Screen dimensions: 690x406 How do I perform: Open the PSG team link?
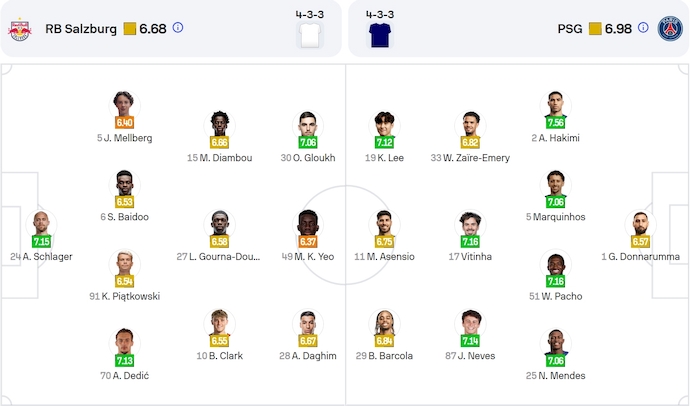[x=570, y=28]
